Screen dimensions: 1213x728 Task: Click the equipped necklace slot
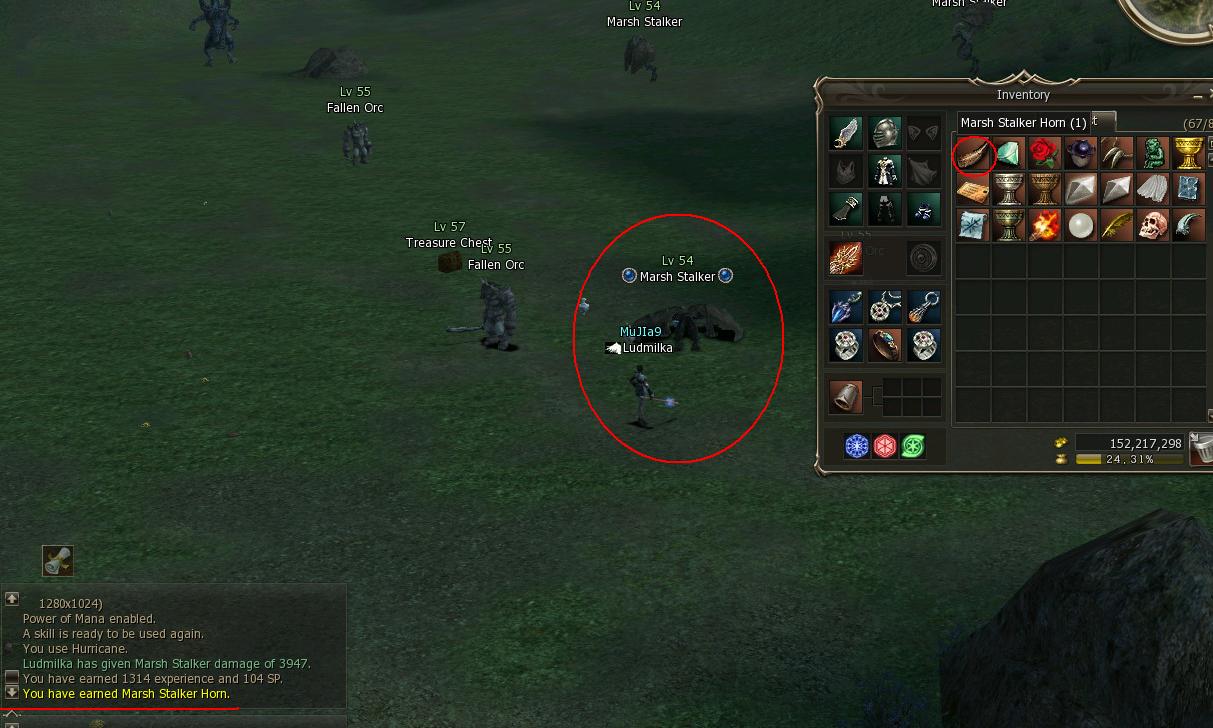click(x=884, y=307)
